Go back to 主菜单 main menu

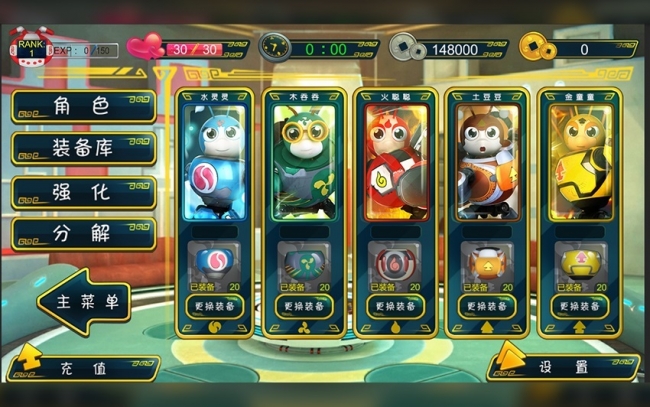point(84,301)
